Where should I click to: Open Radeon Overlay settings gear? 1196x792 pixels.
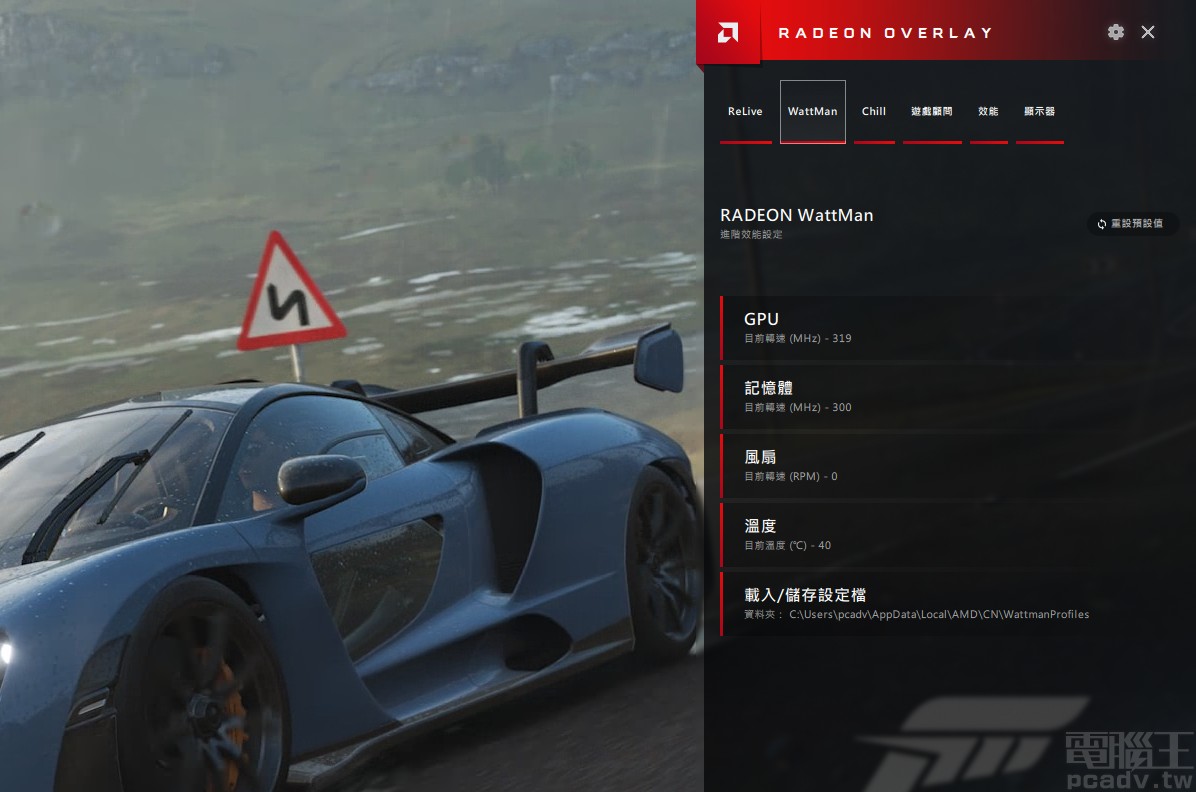pos(1116,32)
